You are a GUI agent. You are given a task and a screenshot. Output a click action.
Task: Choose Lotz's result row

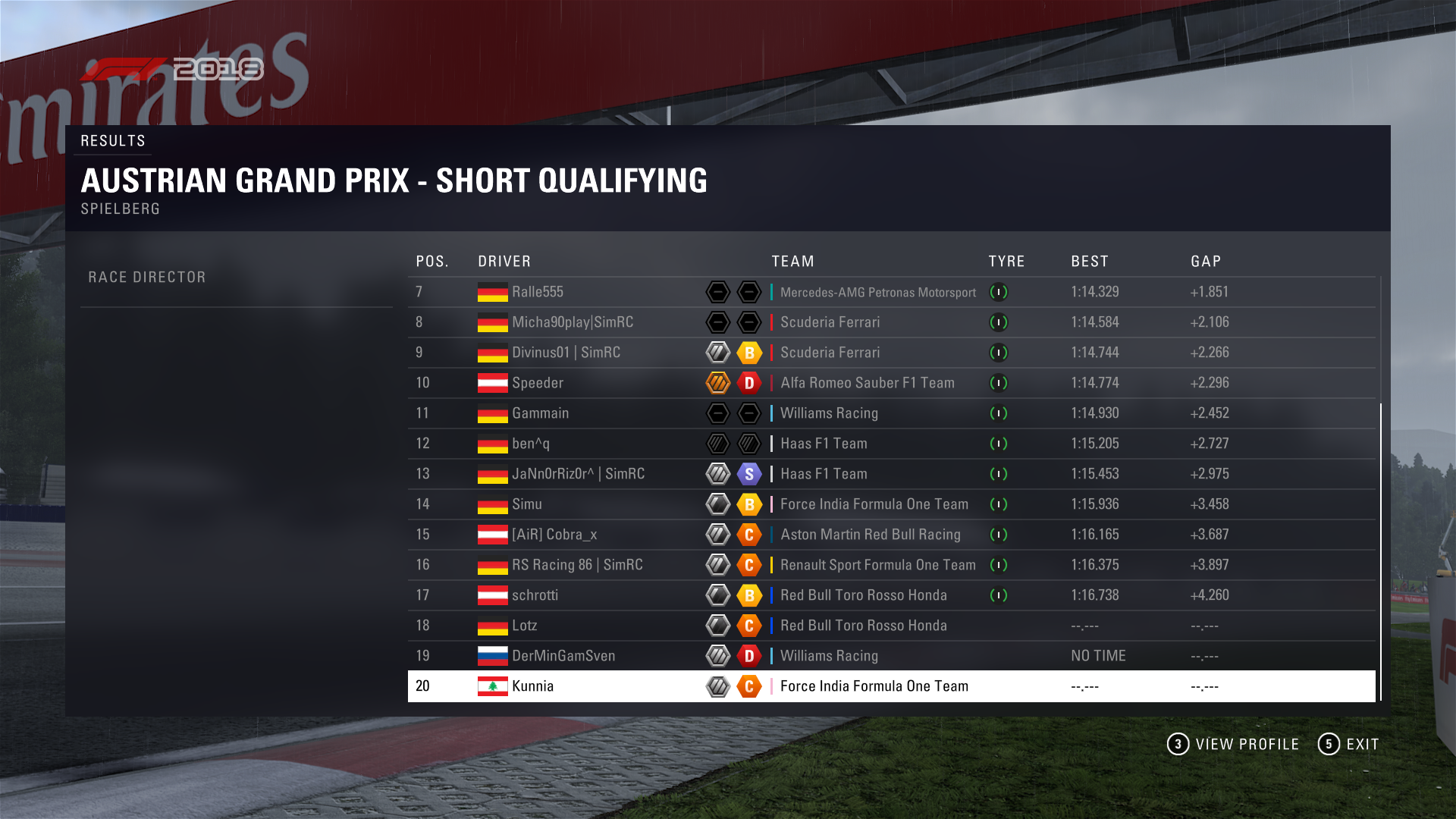[524, 626]
